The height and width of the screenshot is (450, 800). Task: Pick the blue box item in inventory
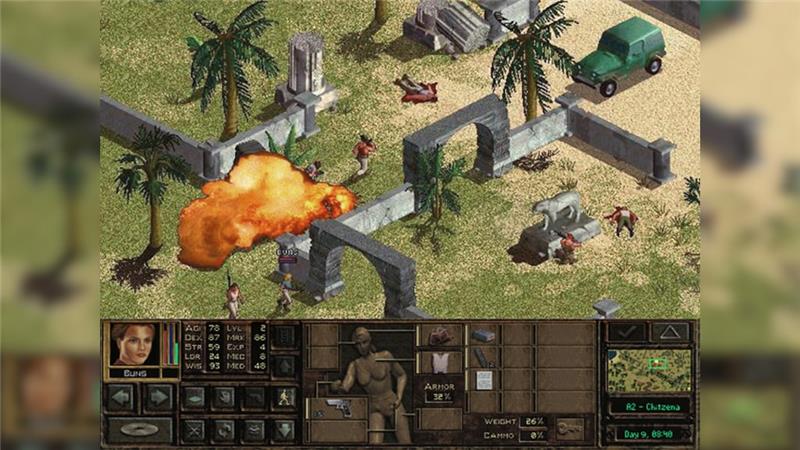(x=483, y=335)
